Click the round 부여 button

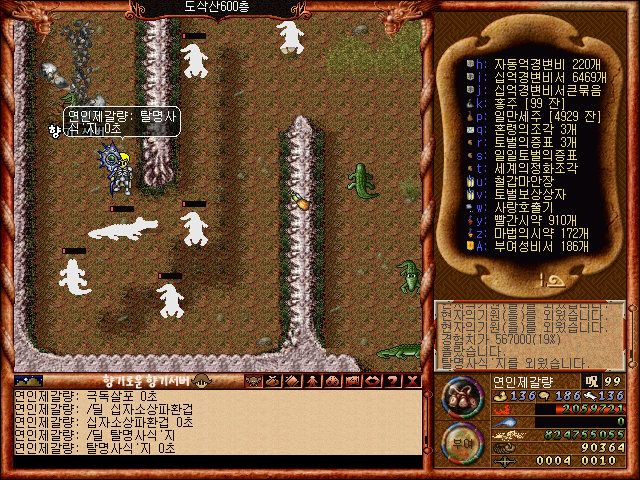coord(461,440)
